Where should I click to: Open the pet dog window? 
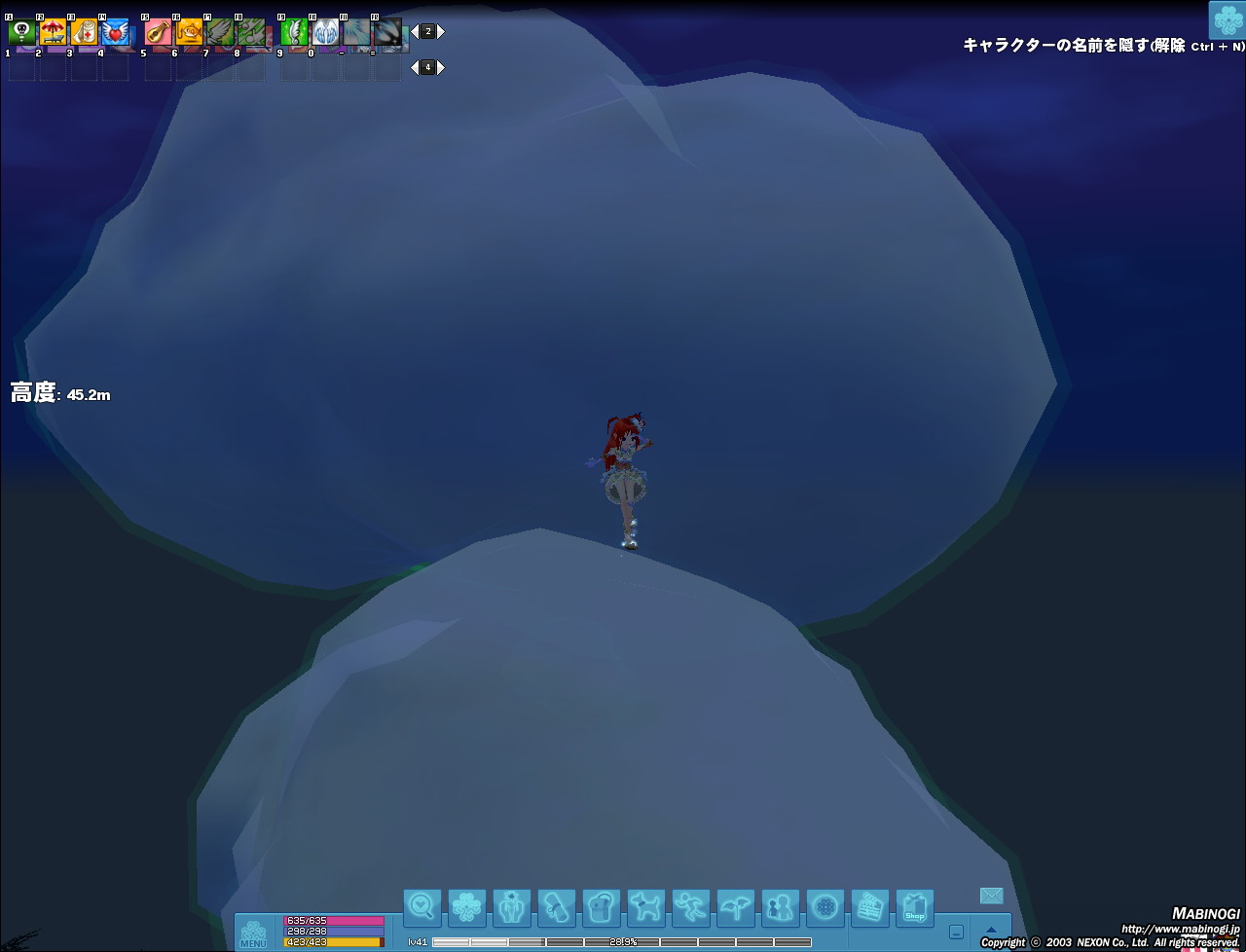coord(645,907)
